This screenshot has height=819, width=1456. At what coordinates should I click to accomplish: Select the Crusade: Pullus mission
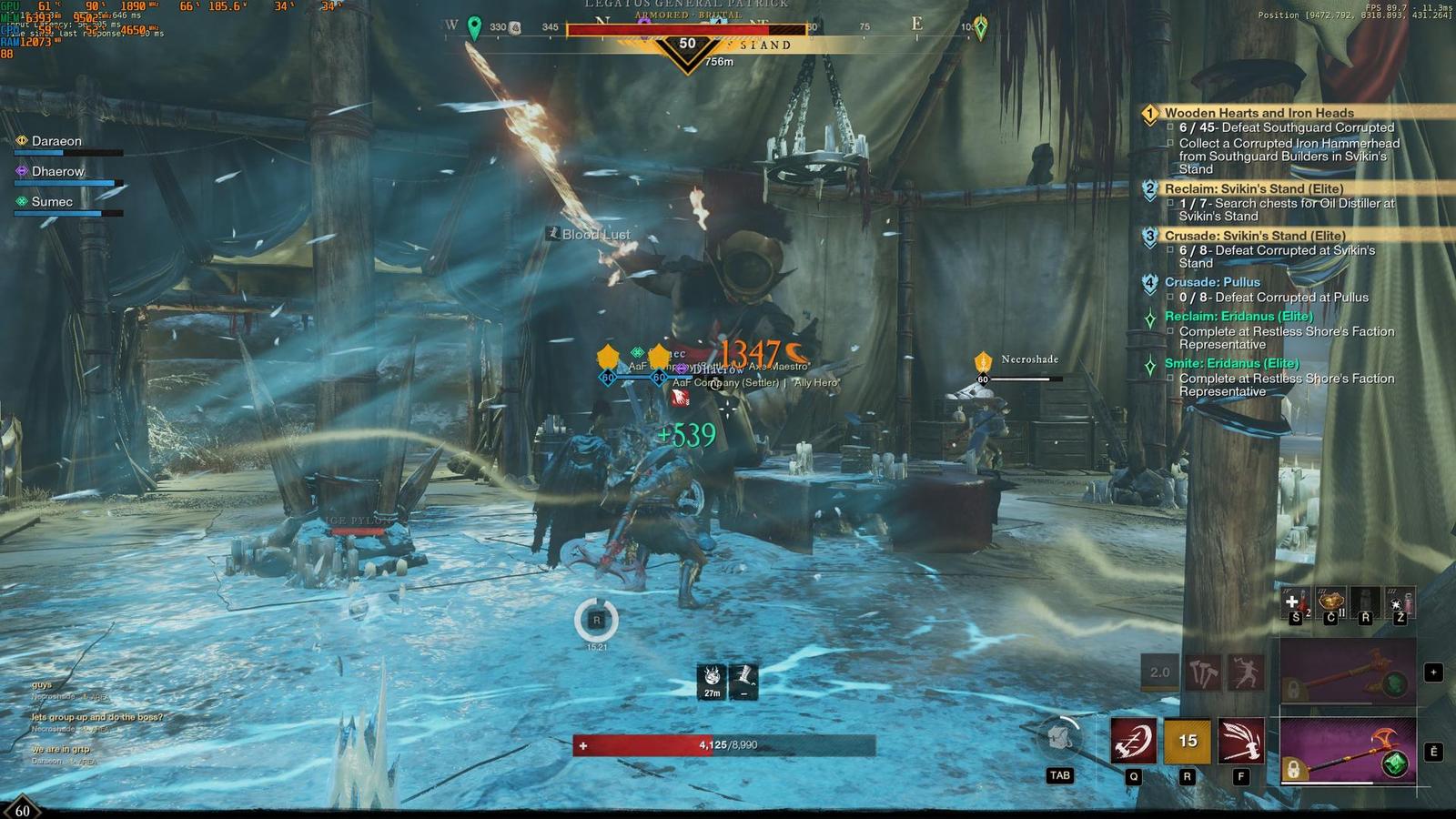coord(1212,282)
